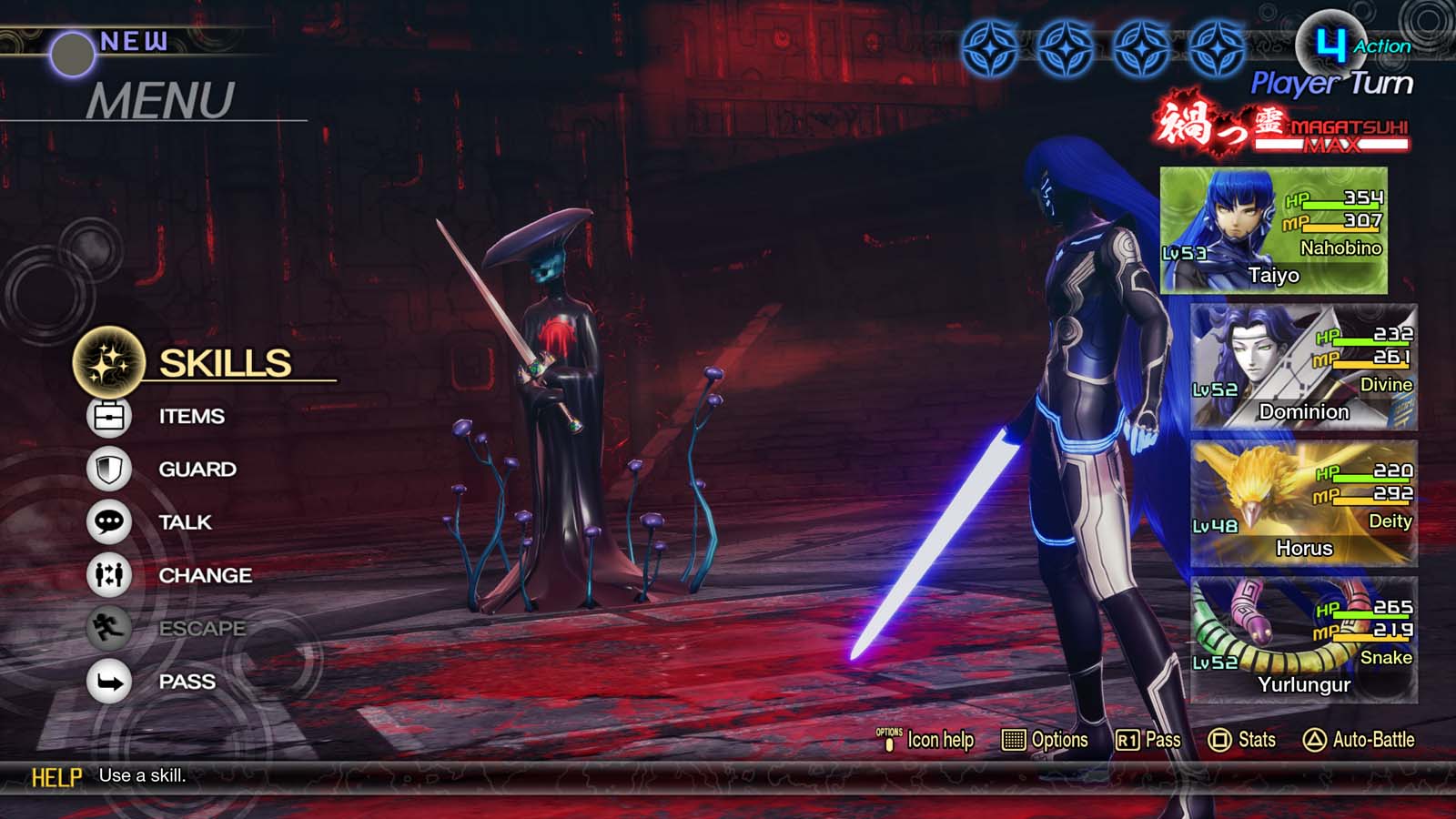The height and width of the screenshot is (819, 1456).
Task: Click the briefcase ITEMS icon
Action: [106, 416]
